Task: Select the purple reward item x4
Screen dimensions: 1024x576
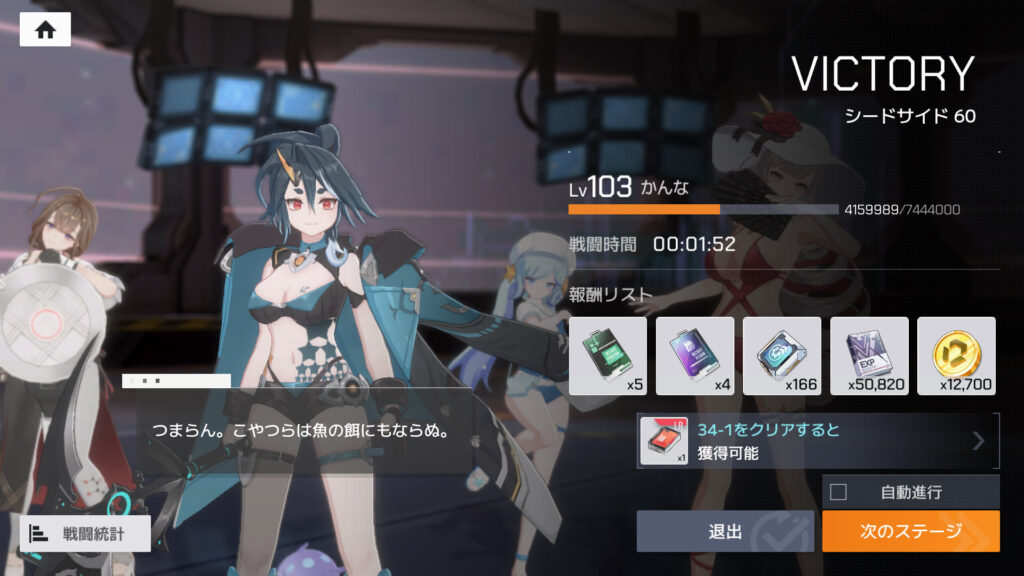Action: click(694, 355)
